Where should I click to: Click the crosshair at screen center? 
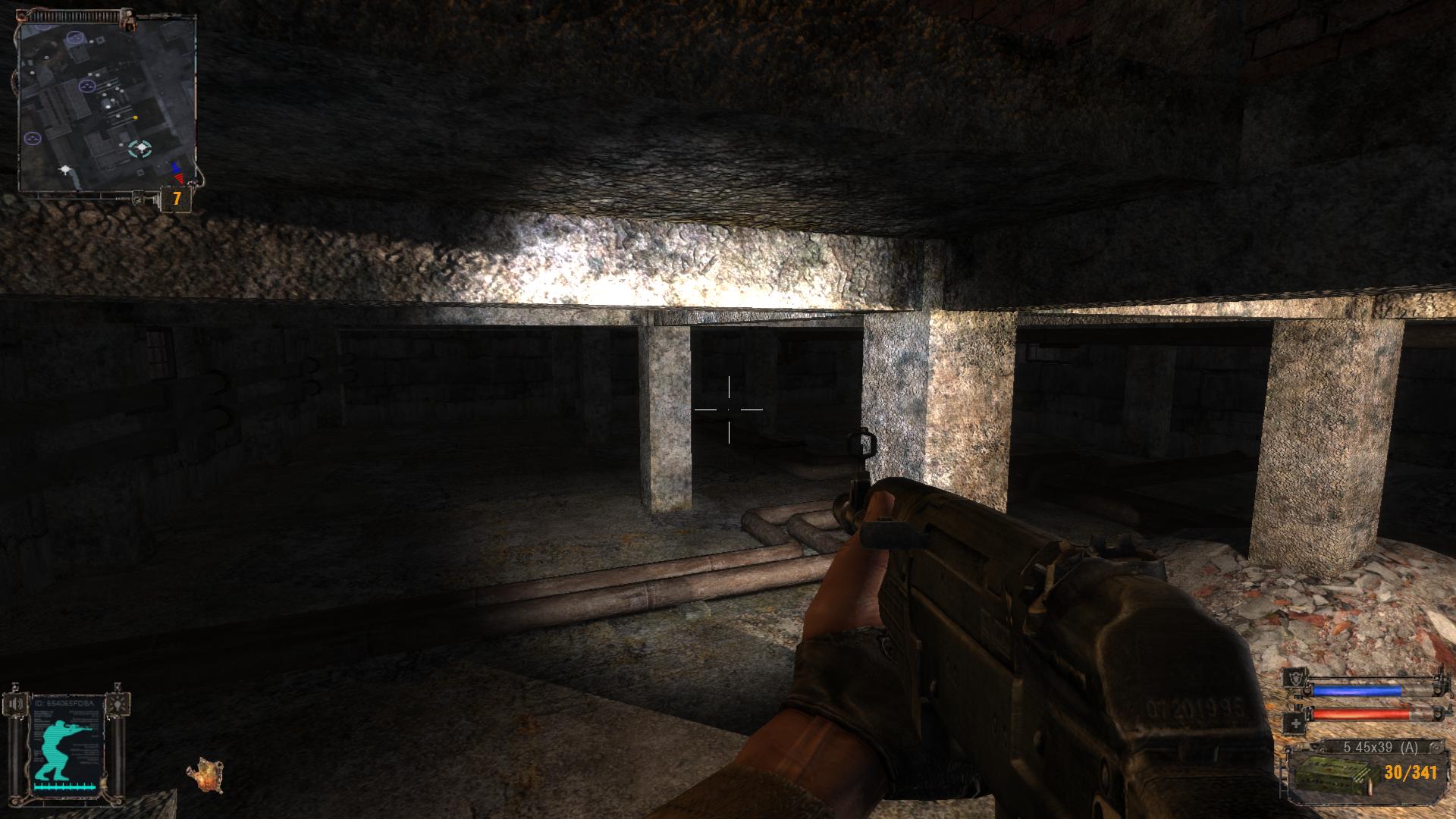pos(729,409)
